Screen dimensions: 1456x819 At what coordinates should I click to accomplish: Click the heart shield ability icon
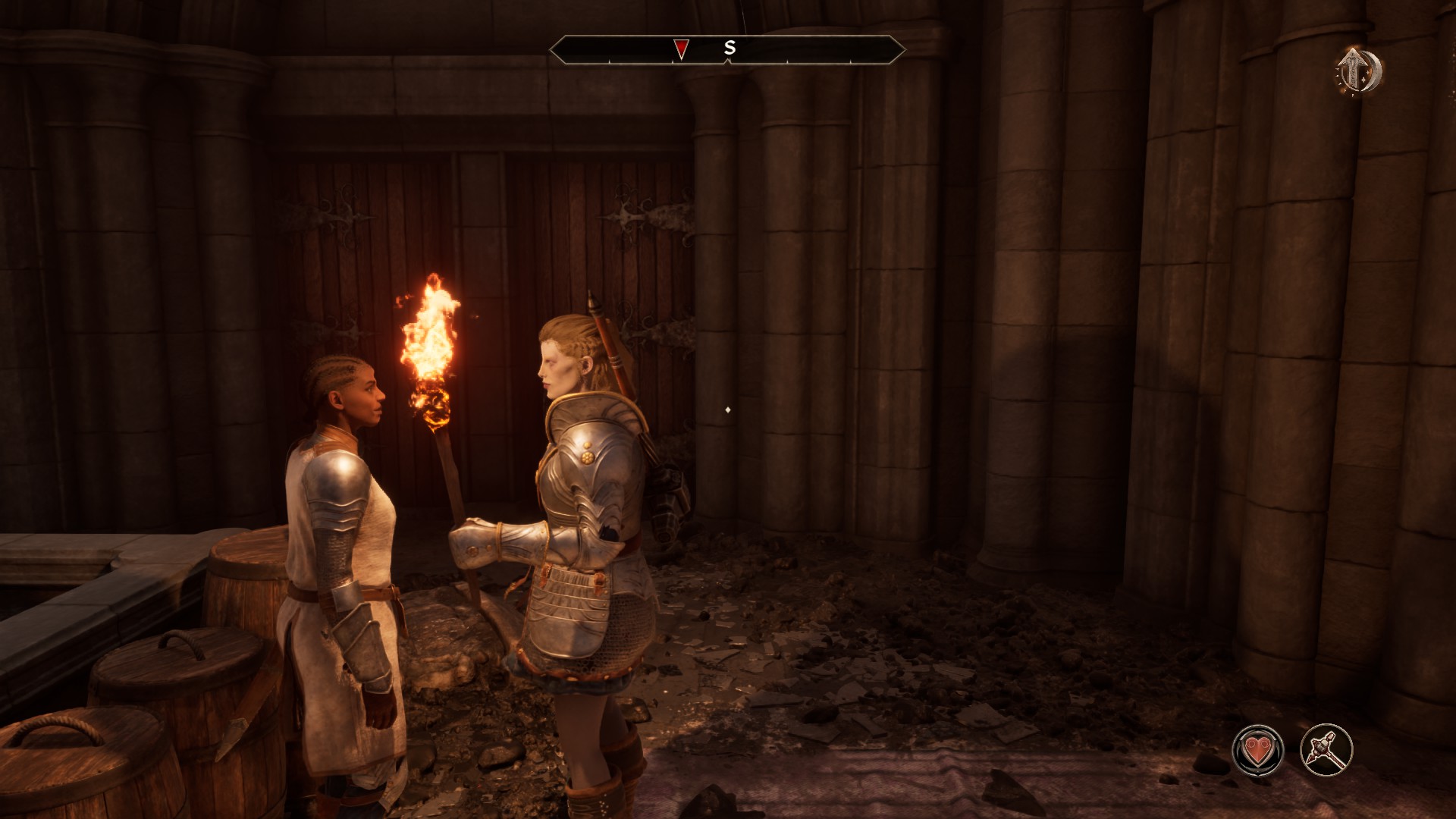tap(1258, 750)
